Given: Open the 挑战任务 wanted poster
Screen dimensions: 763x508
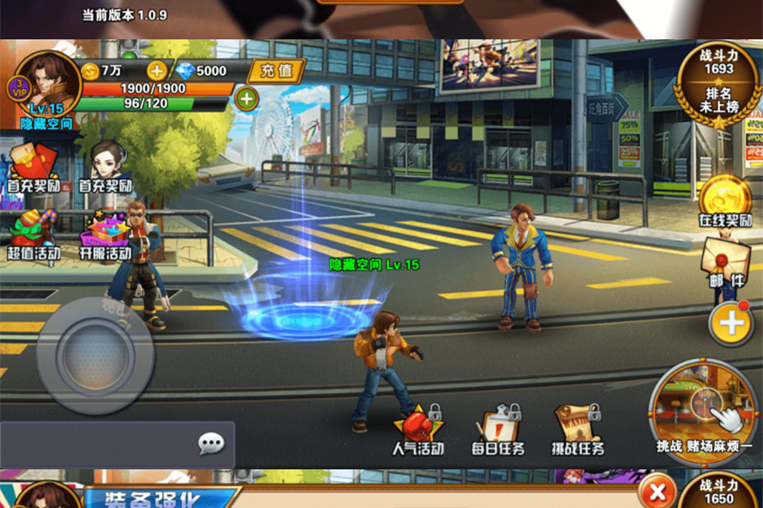Looking at the screenshot, I should click(577, 428).
